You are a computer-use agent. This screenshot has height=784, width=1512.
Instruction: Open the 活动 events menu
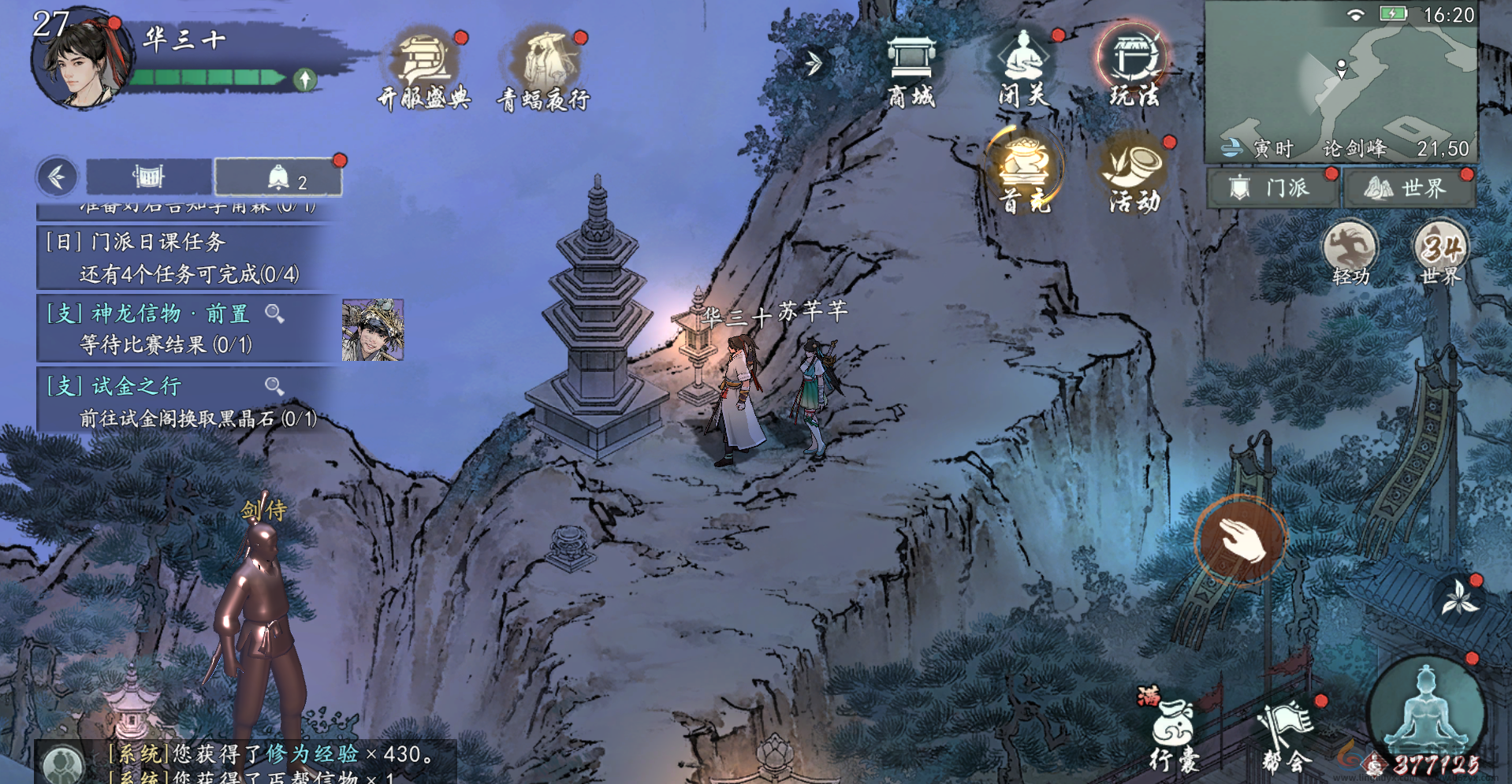[1134, 175]
